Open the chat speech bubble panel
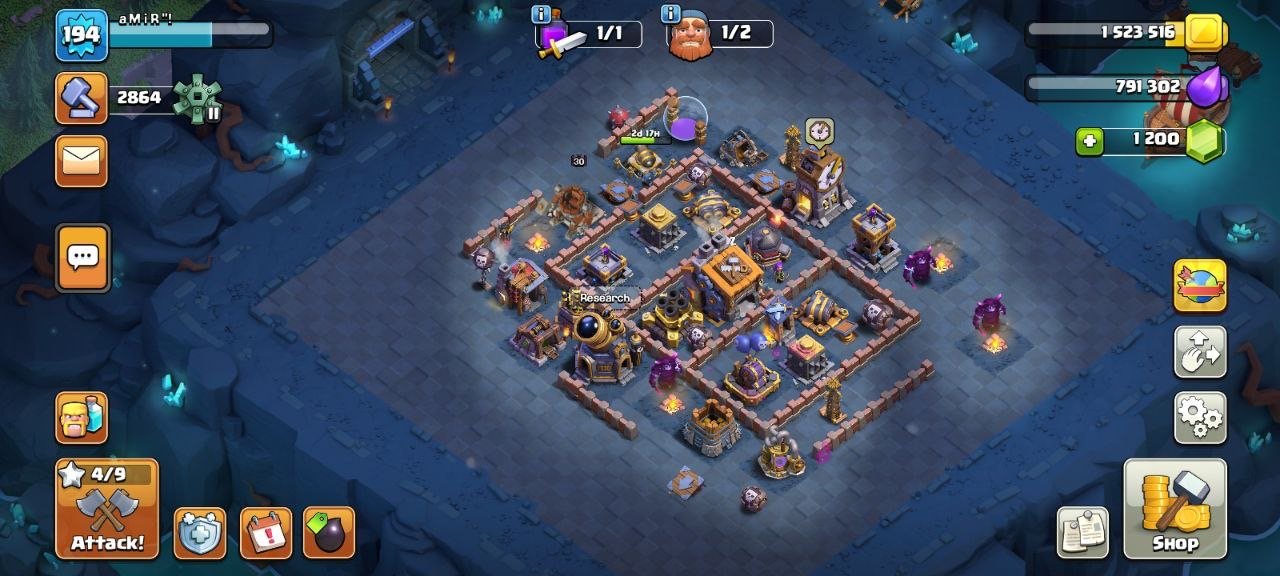The height and width of the screenshot is (576, 1280). pos(81,257)
